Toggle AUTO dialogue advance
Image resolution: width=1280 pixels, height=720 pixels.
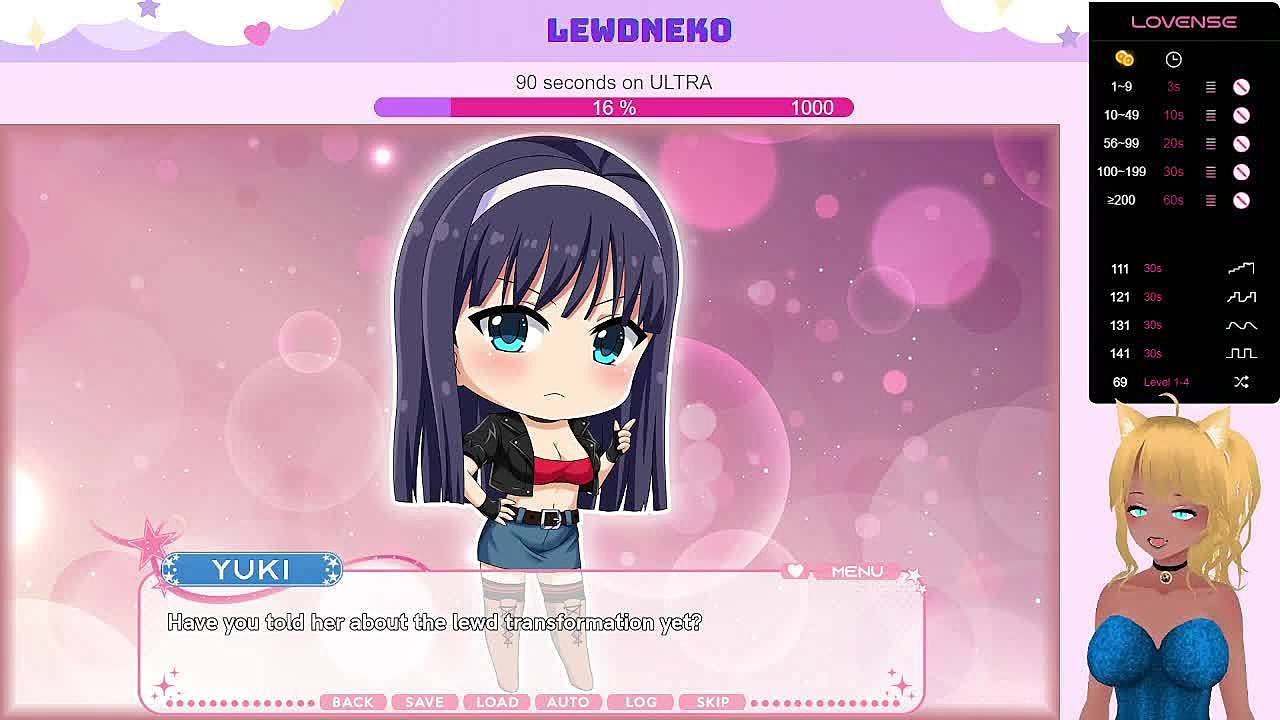pyautogui.click(x=567, y=702)
